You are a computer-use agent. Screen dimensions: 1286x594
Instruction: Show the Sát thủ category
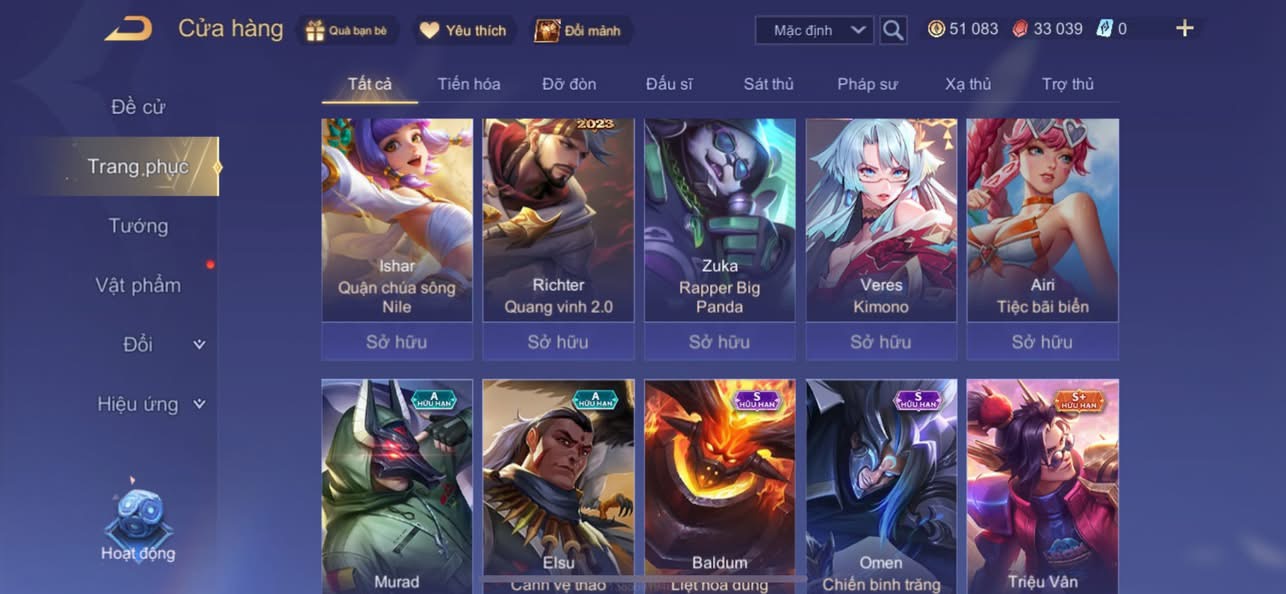pyautogui.click(x=768, y=84)
